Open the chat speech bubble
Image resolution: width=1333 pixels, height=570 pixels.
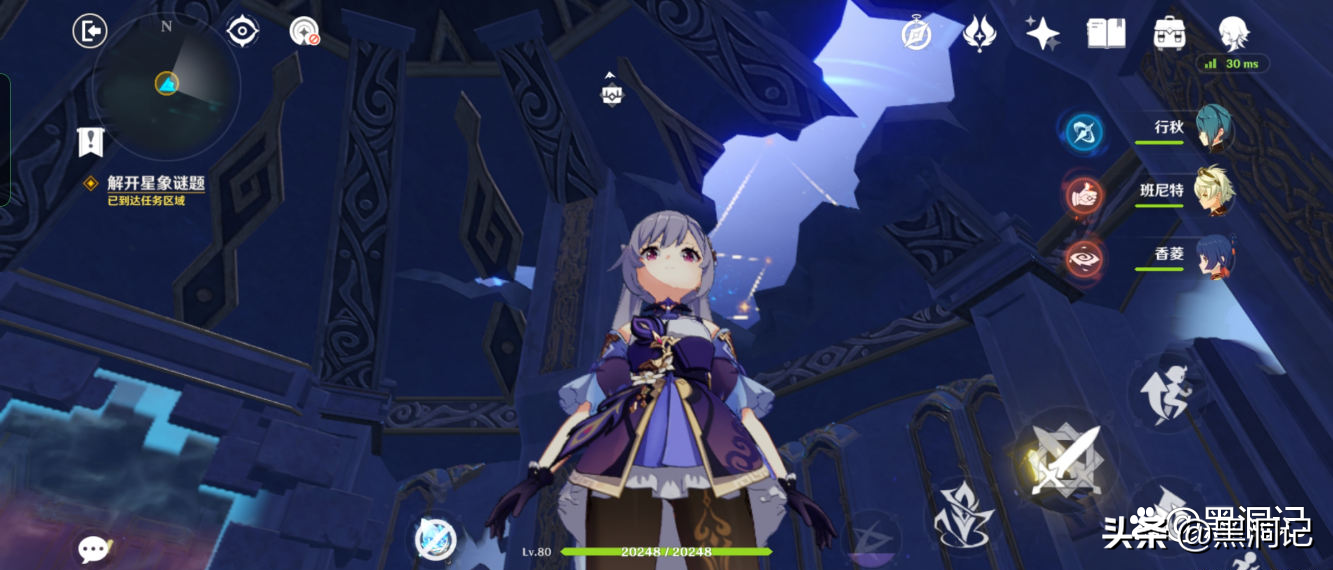pos(94,548)
